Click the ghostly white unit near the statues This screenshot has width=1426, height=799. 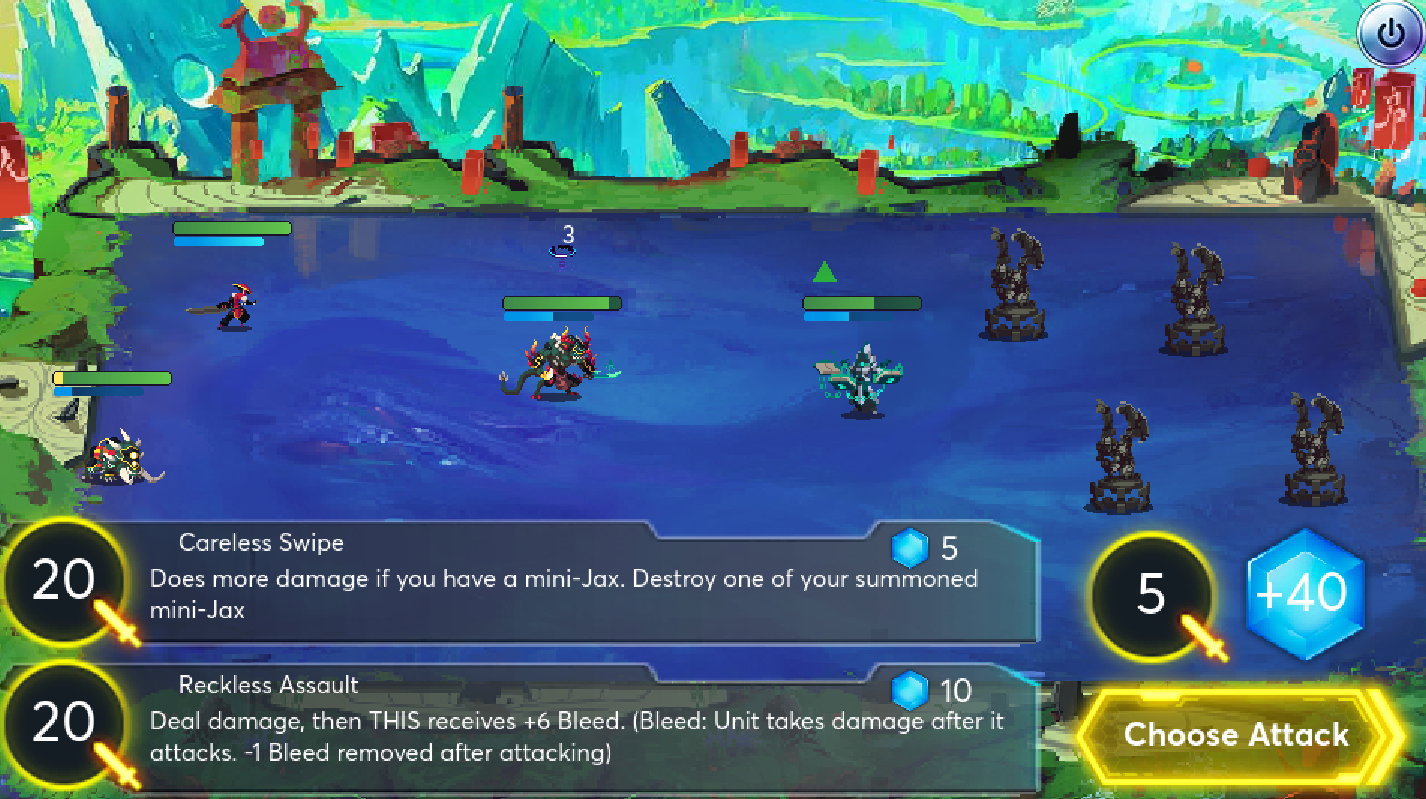[x=860, y=380]
